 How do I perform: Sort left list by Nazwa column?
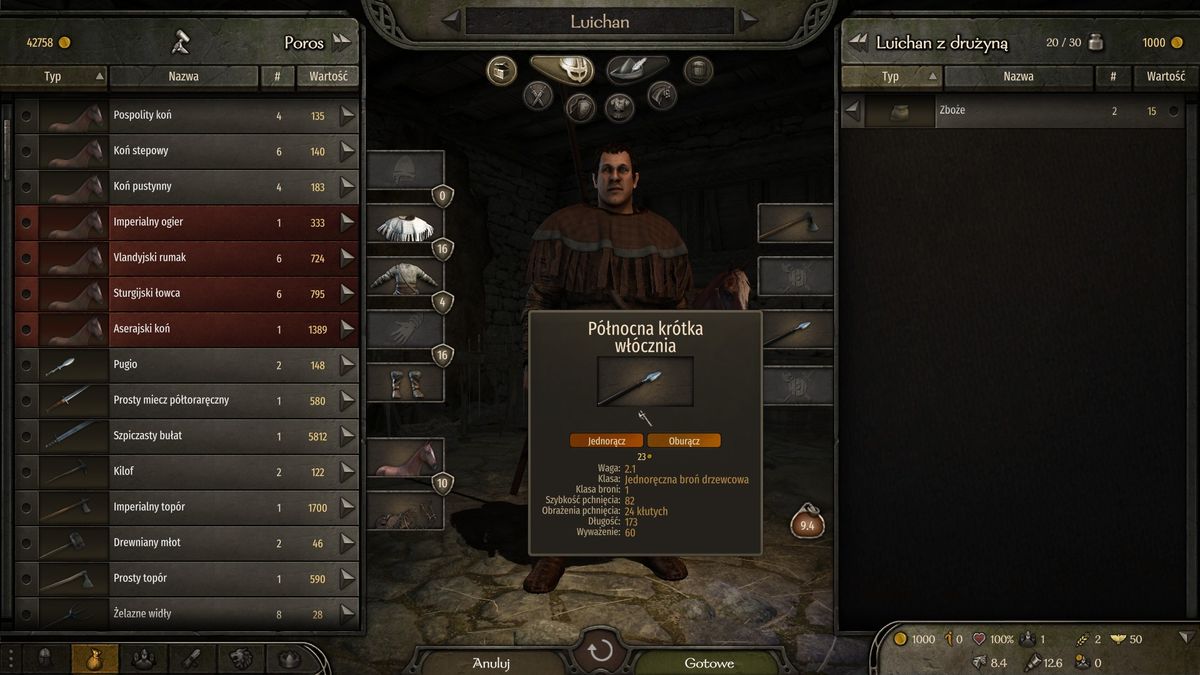[x=183, y=76]
